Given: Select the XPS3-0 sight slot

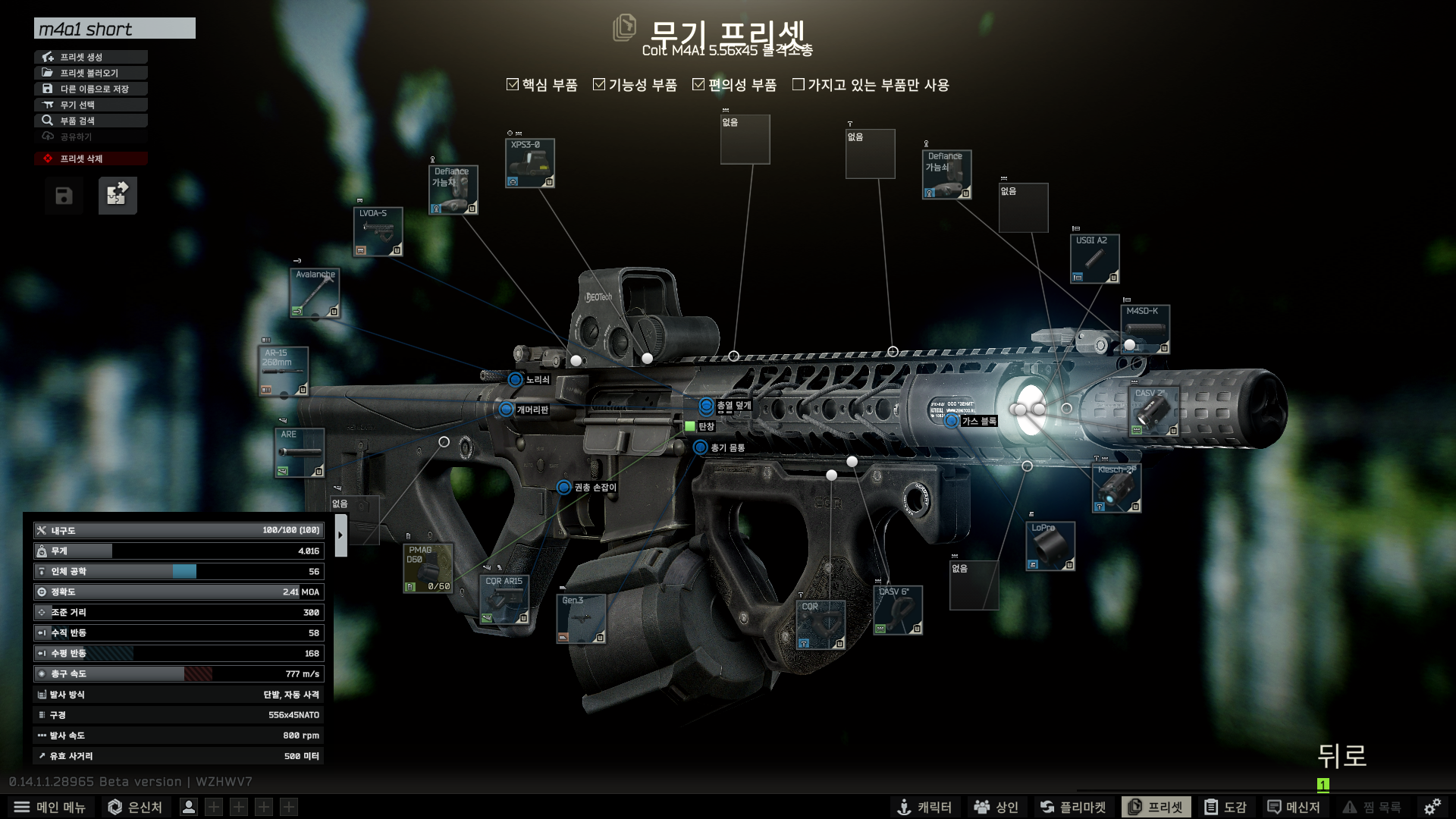Looking at the screenshot, I should click(x=530, y=163).
